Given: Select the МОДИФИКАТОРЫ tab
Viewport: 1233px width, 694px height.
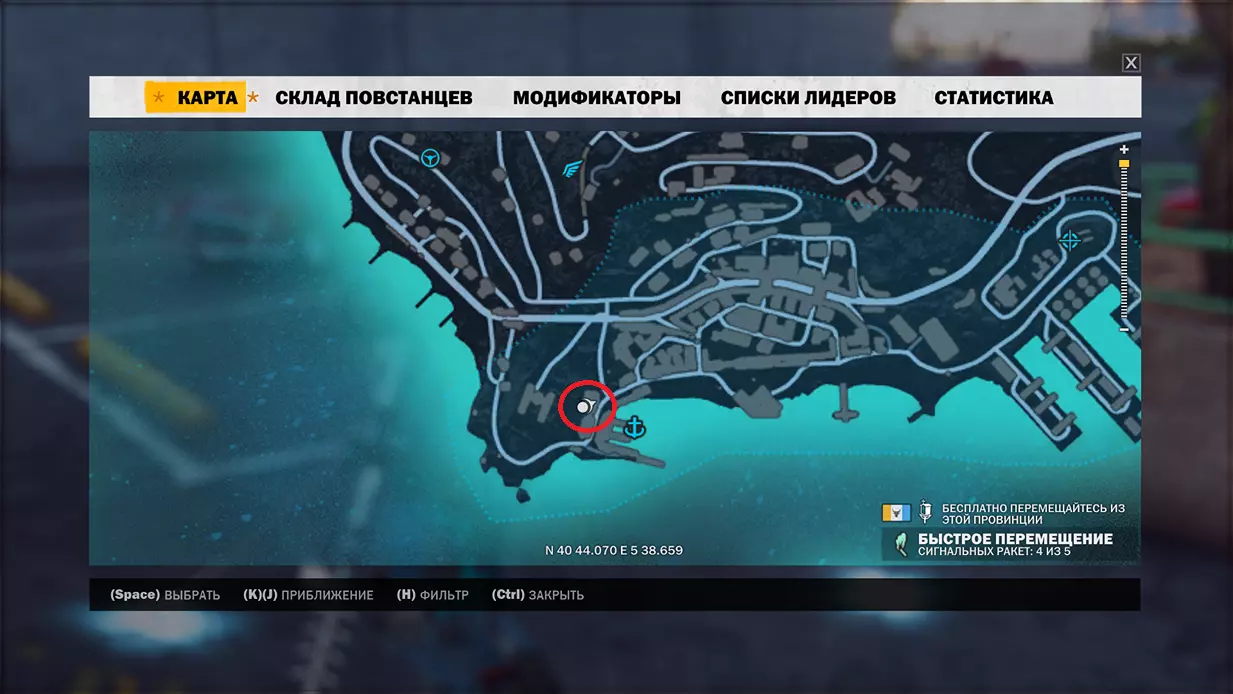Looking at the screenshot, I should [x=596, y=98].
